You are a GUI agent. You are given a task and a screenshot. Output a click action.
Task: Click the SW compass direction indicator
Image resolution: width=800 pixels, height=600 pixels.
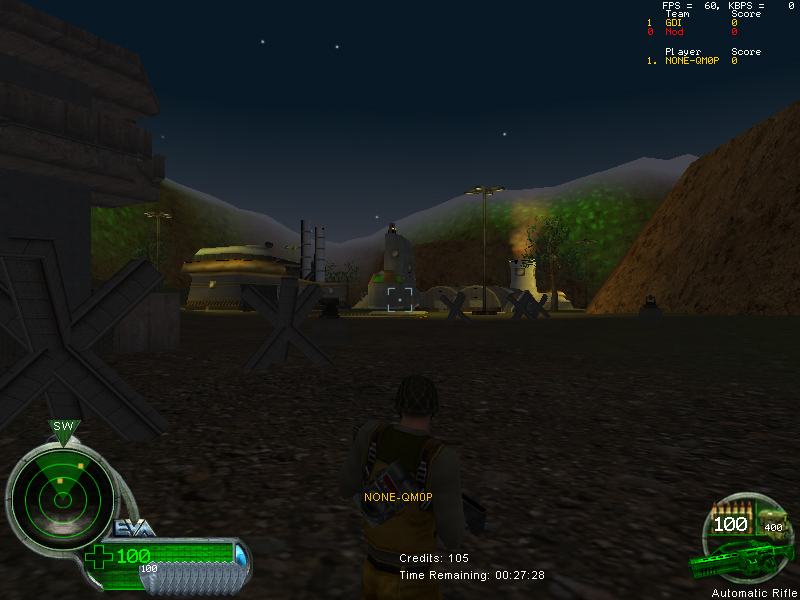pyautogui.click(x=64, y=427)
